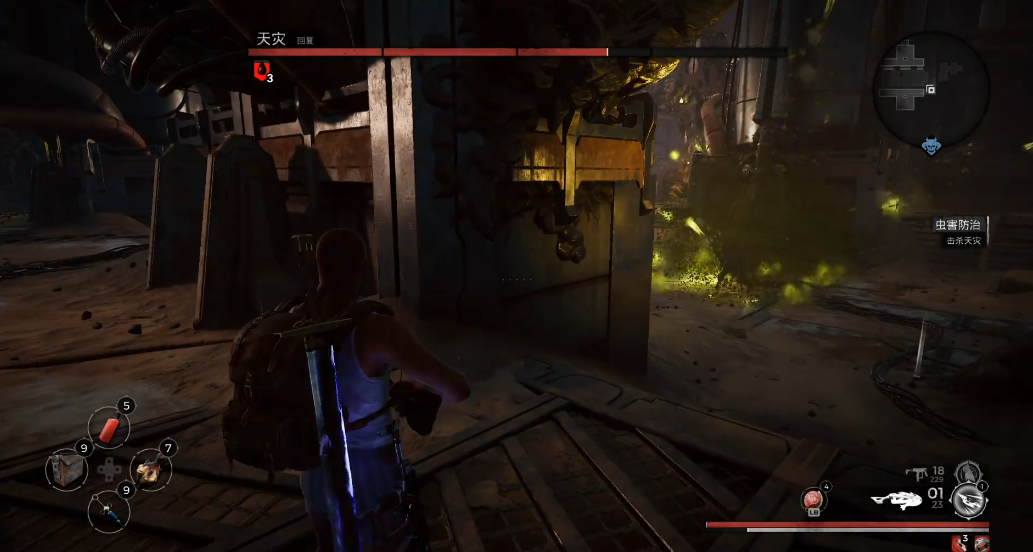Inspect the red boss debuff icon showing 3

tap(262, 70)
